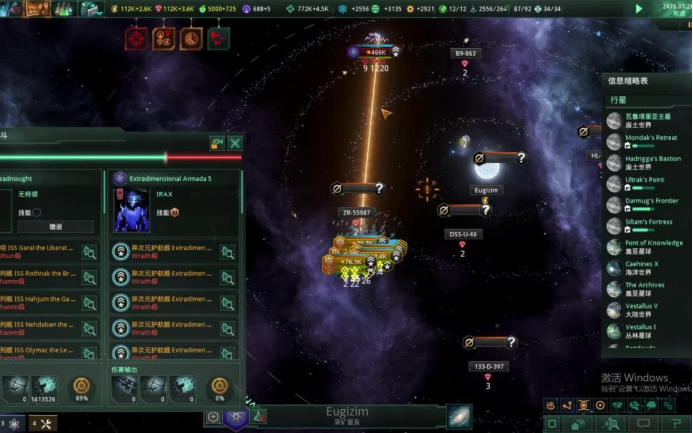
Task: Open the research flasks top-bar menu
Action: [x=65, y=9]
